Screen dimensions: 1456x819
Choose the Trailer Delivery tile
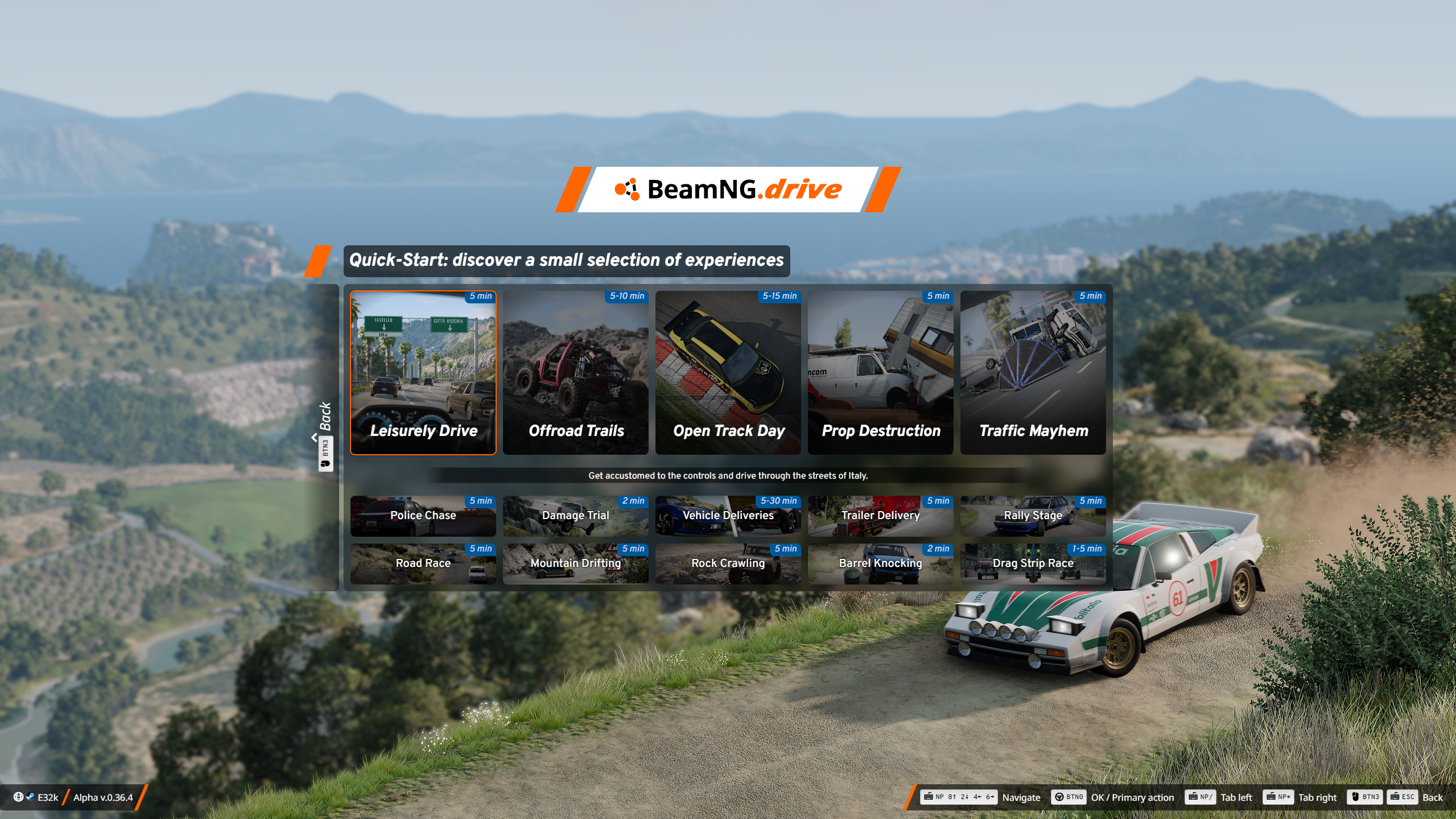(x=880, y=516)
